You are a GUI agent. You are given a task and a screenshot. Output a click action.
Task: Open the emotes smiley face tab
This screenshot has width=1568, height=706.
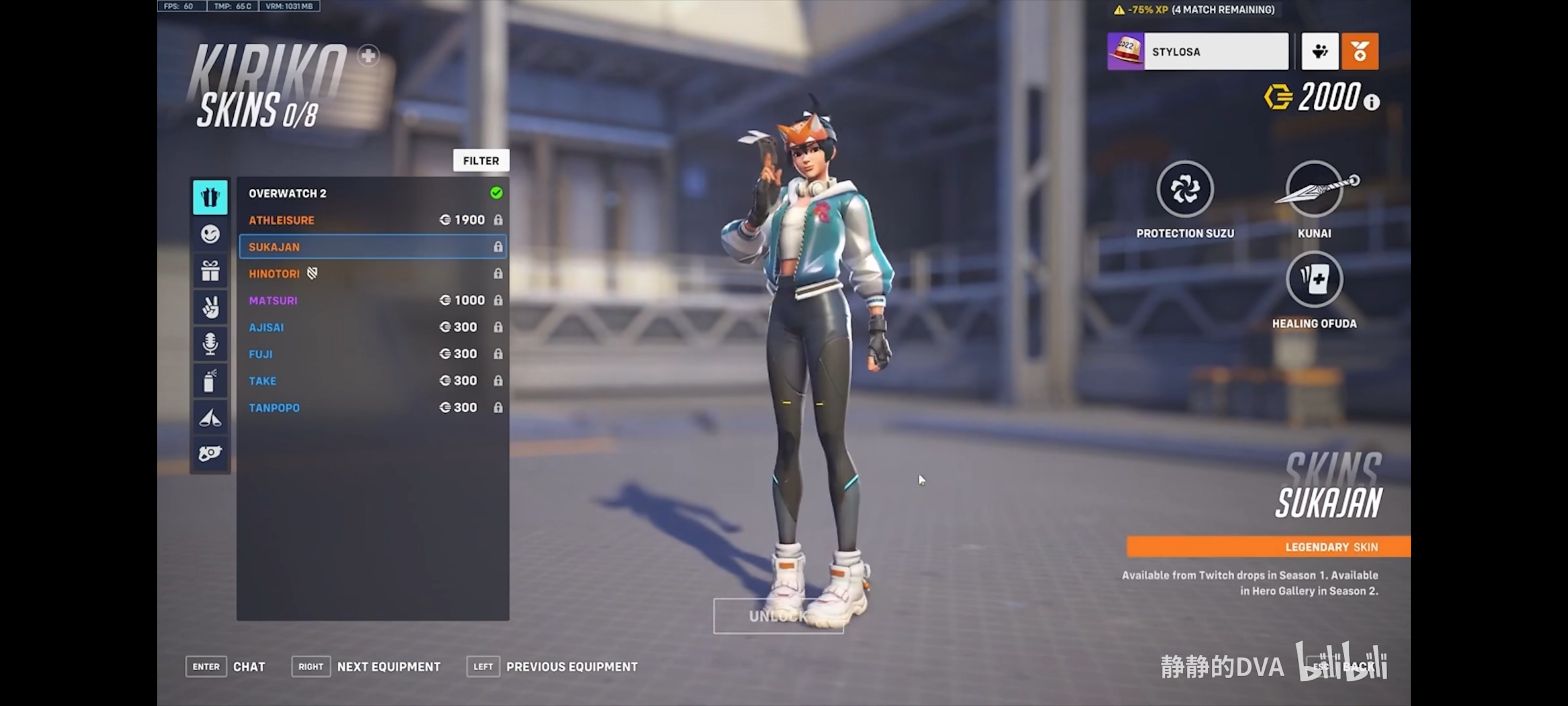point(210,234)
